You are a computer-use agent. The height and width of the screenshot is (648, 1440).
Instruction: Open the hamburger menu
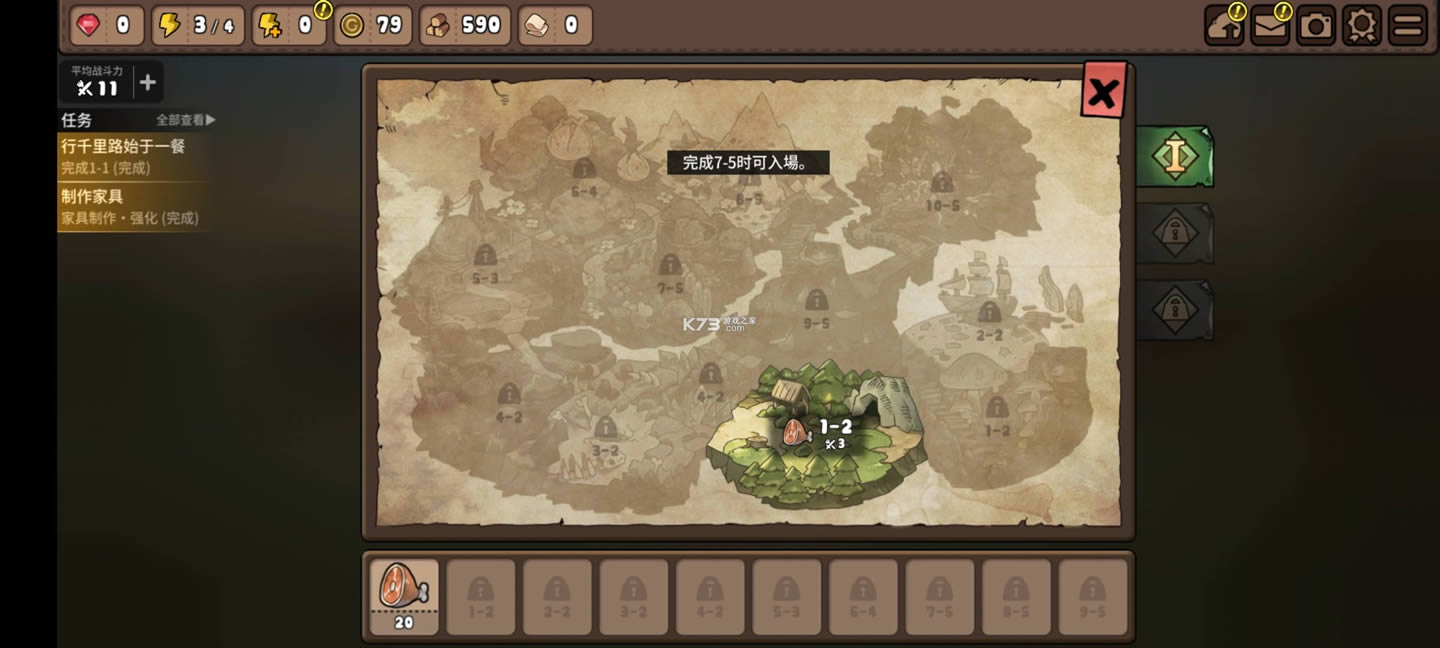tap(1408, 26)
